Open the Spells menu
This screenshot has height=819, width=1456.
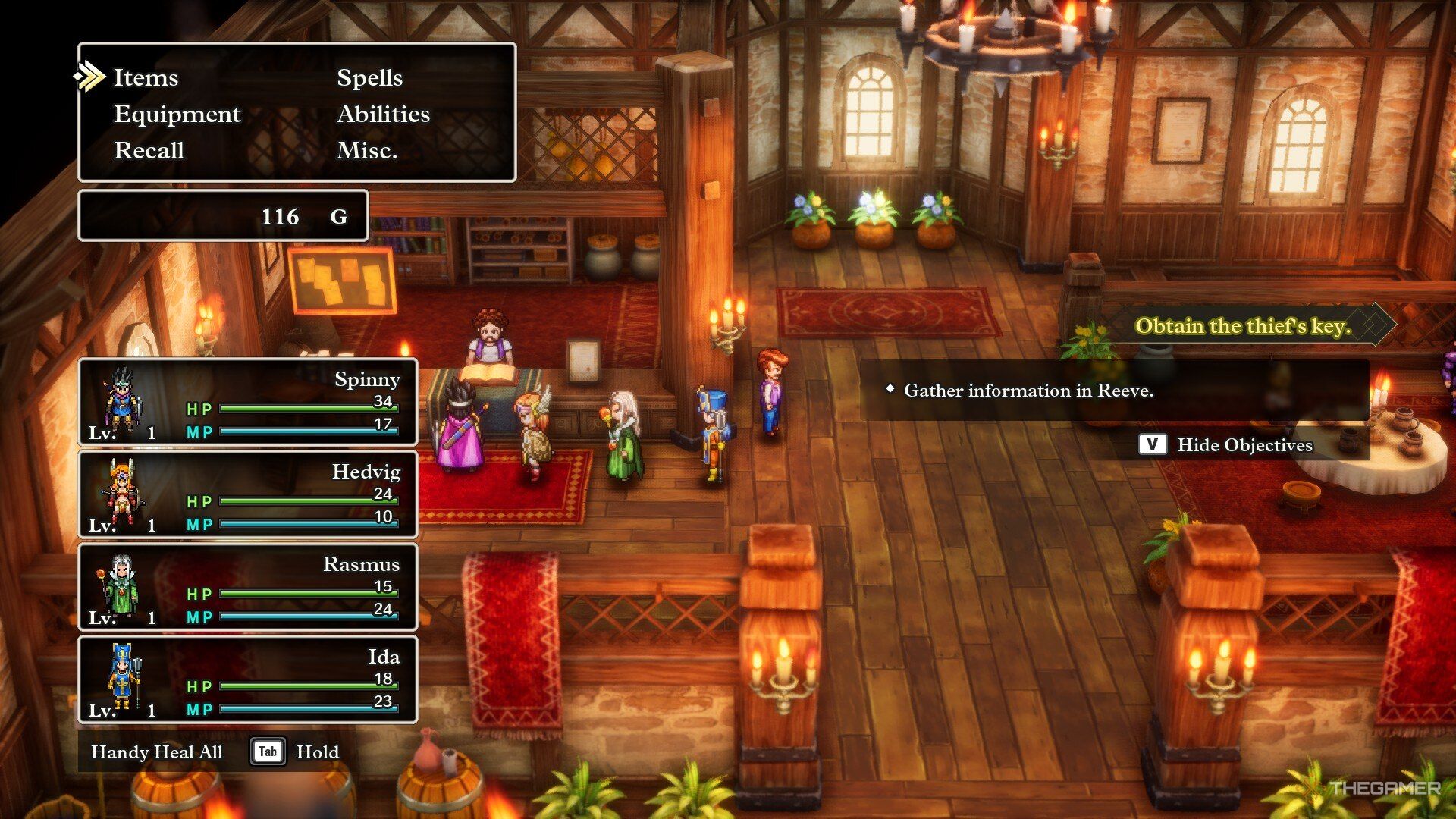coord(369,77)
